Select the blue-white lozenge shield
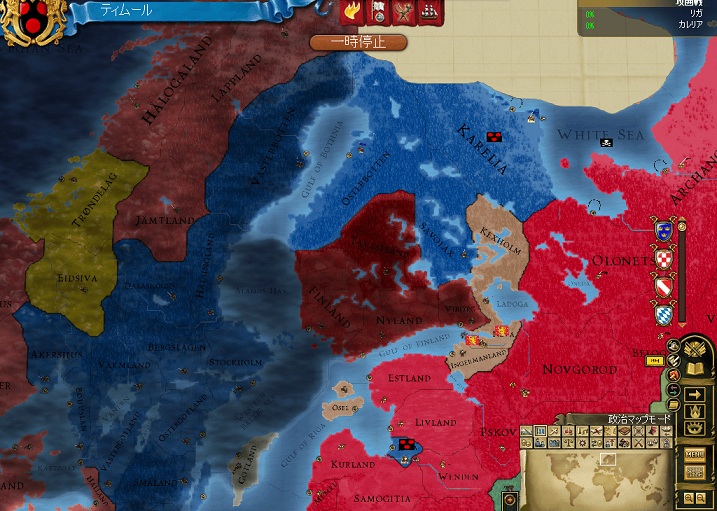The height and width of the screenshot is (511, 717). [x=662, y=316]
